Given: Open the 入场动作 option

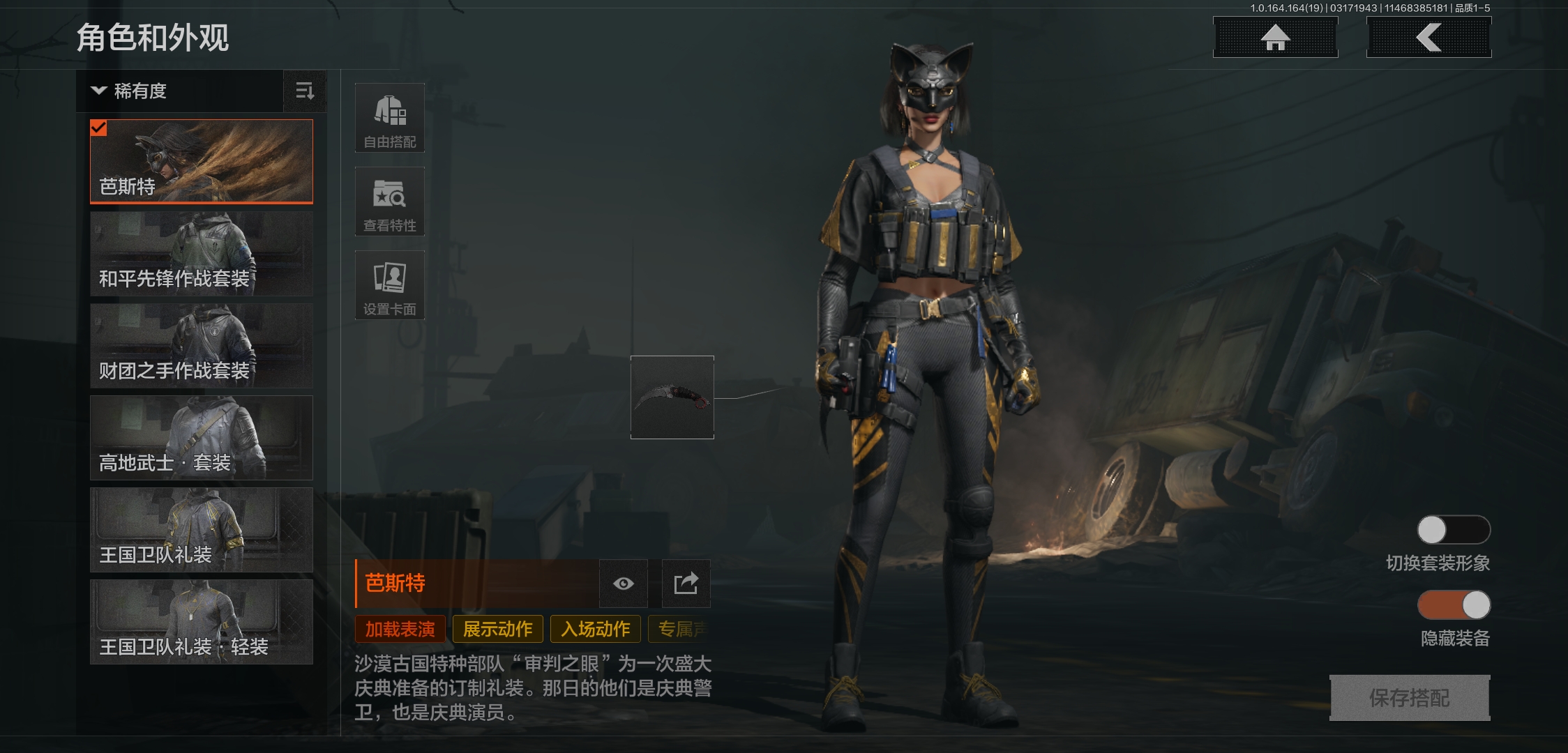Looking at the screenshot, I should click(x=594, y=629).
